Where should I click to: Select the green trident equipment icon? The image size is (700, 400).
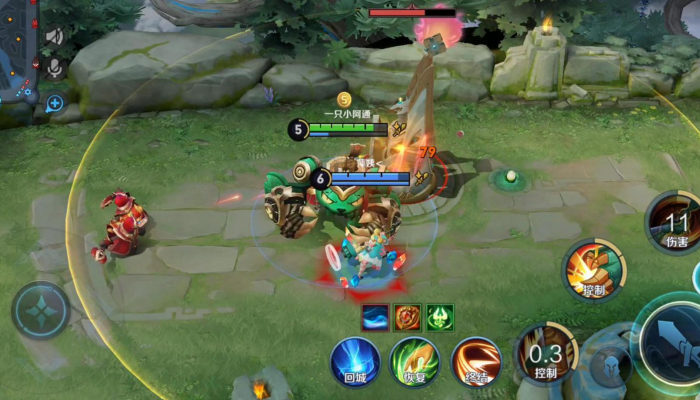(440, 318)
